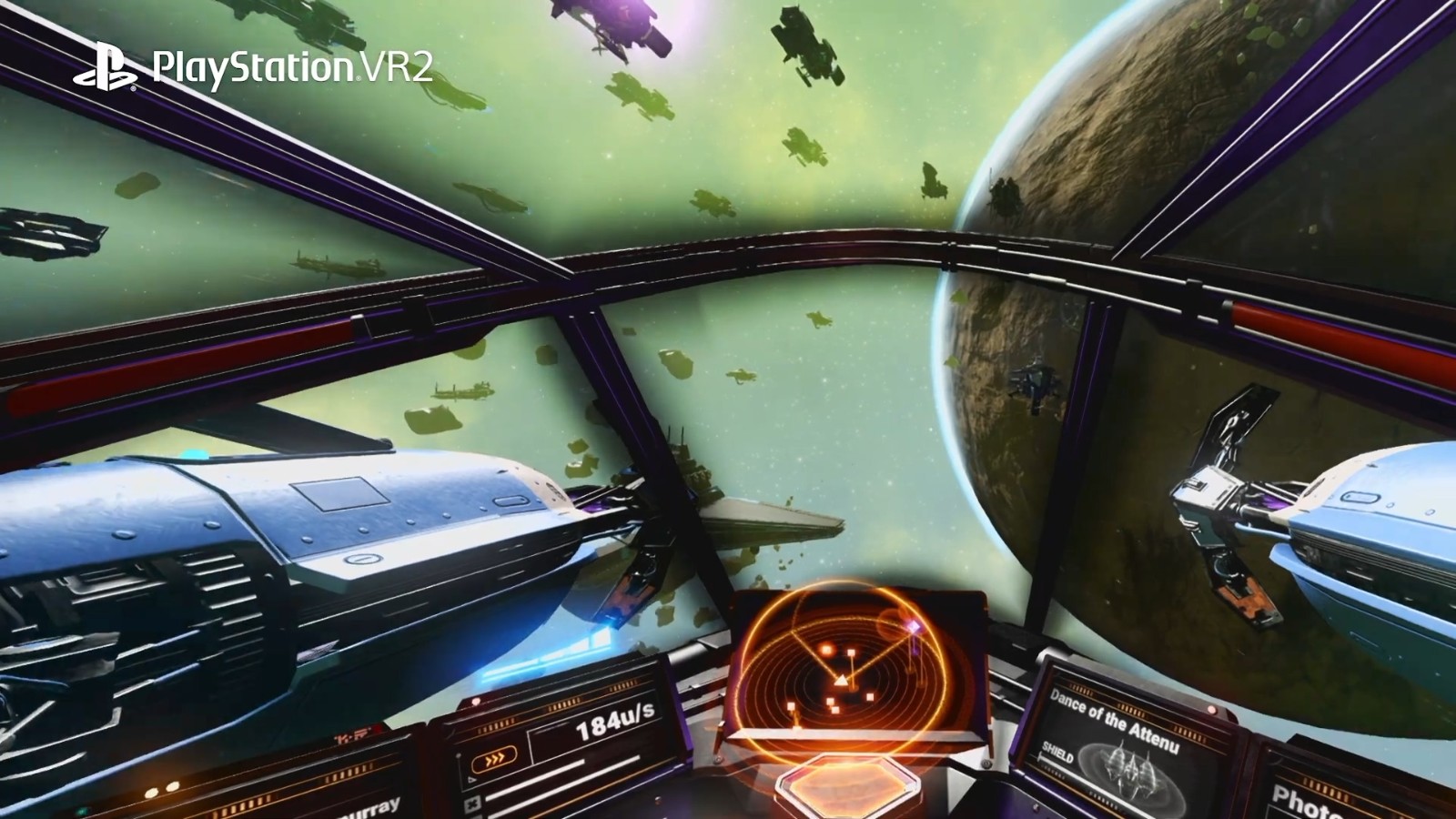1456x819 pixels.
Task: Click the 184u/s speed readout
Action: [614, 723]
